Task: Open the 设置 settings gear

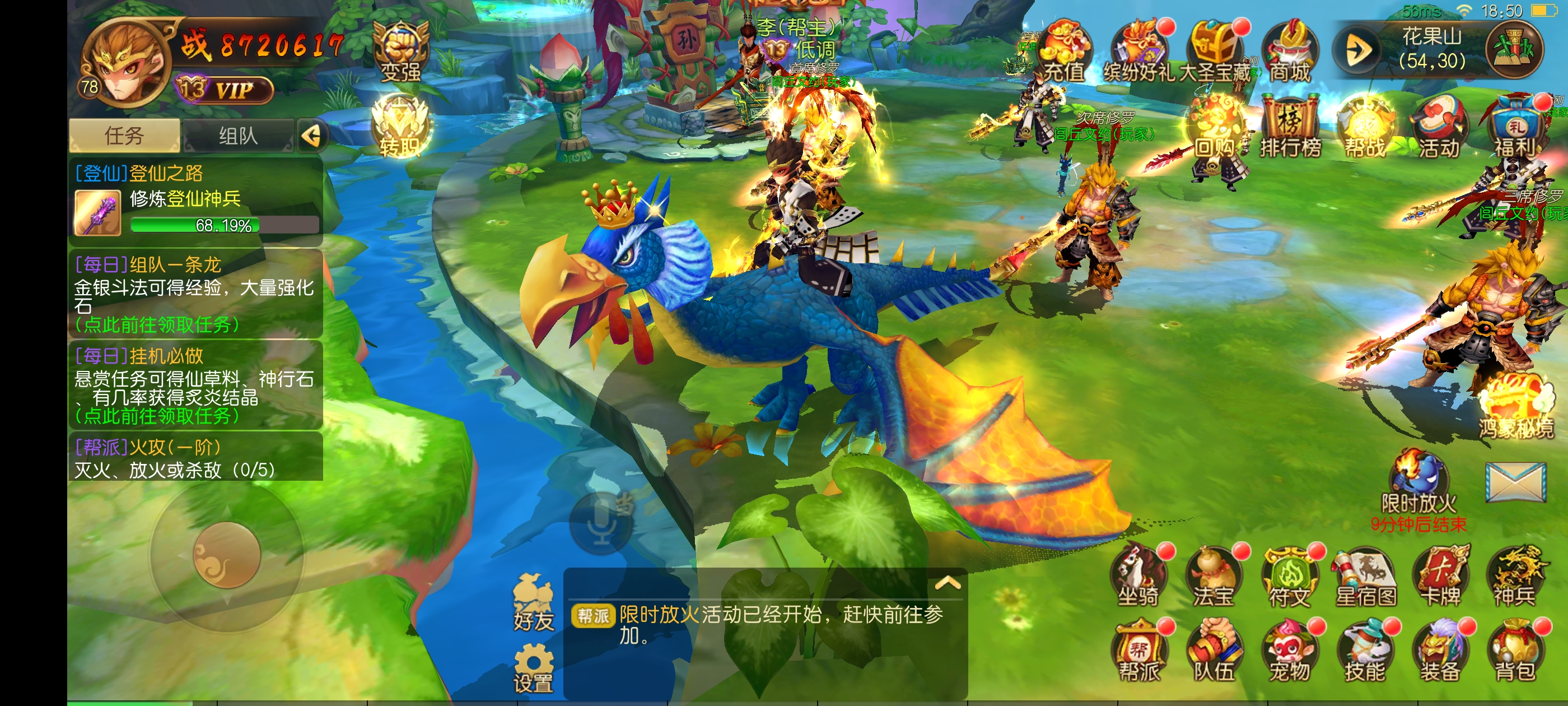Action: pyautogui.click(x=533, y=670)
